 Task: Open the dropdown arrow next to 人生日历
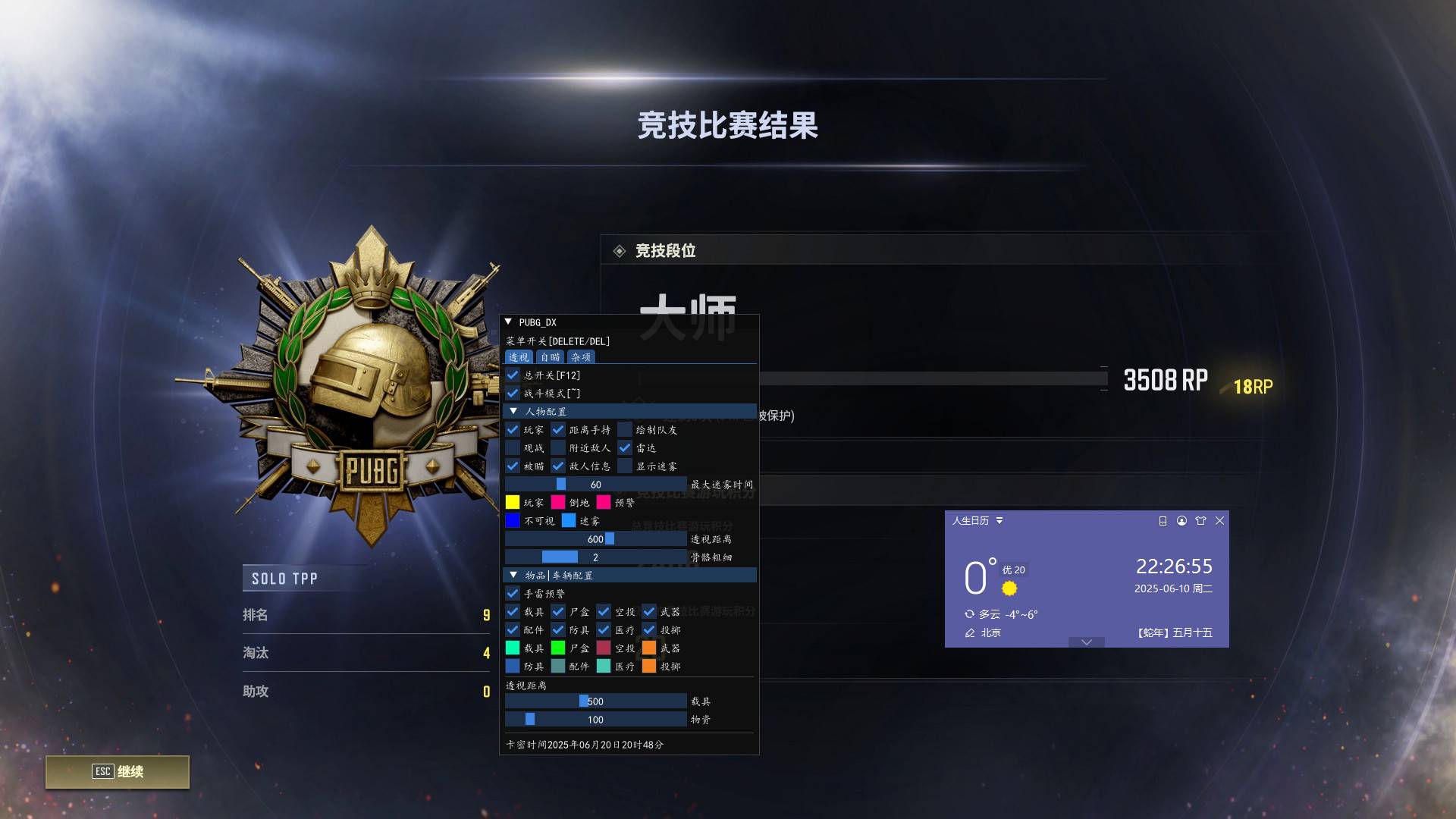[x=1000, y=521]
